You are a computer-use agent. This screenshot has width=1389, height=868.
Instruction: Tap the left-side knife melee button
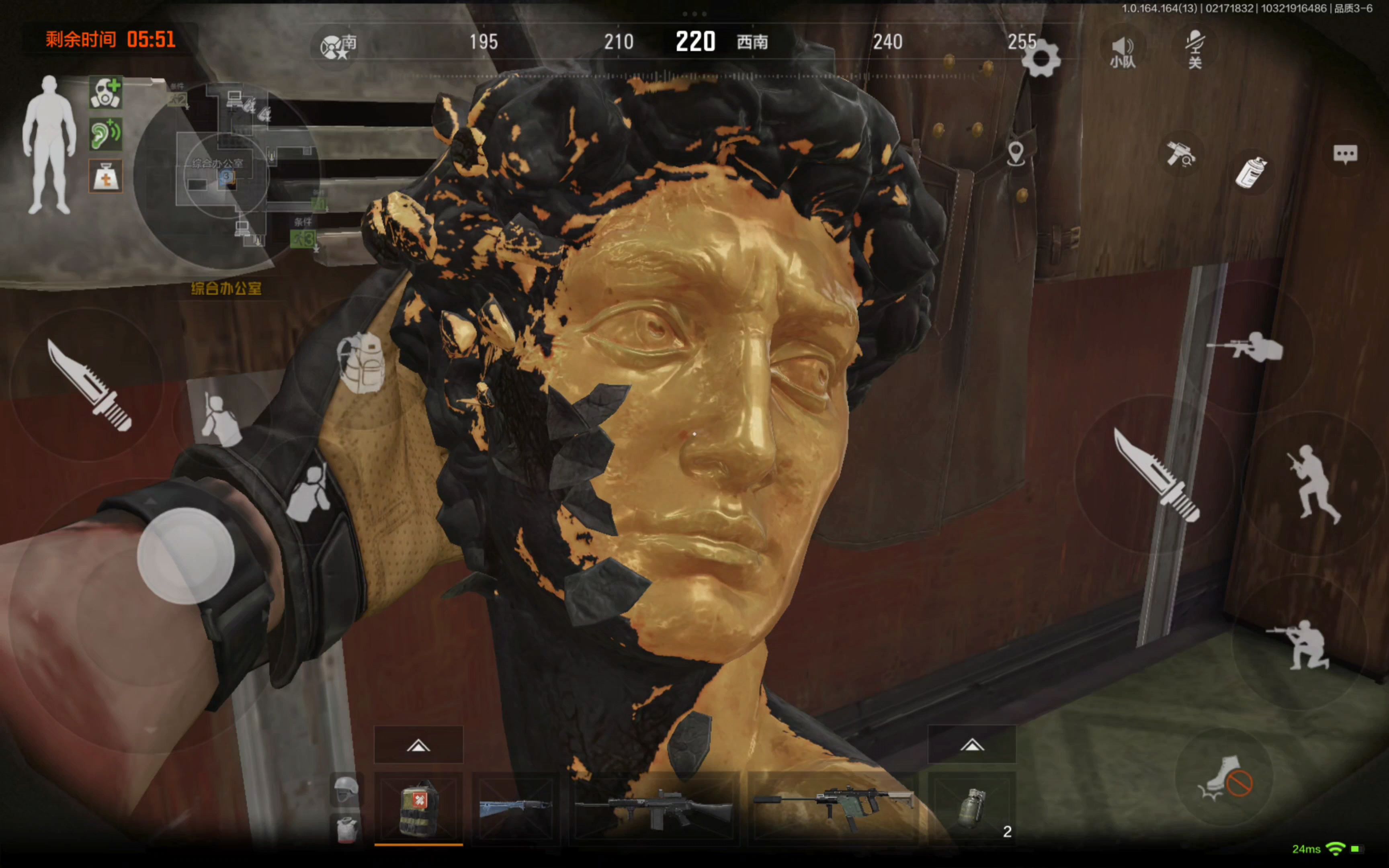tap(89, 385)
